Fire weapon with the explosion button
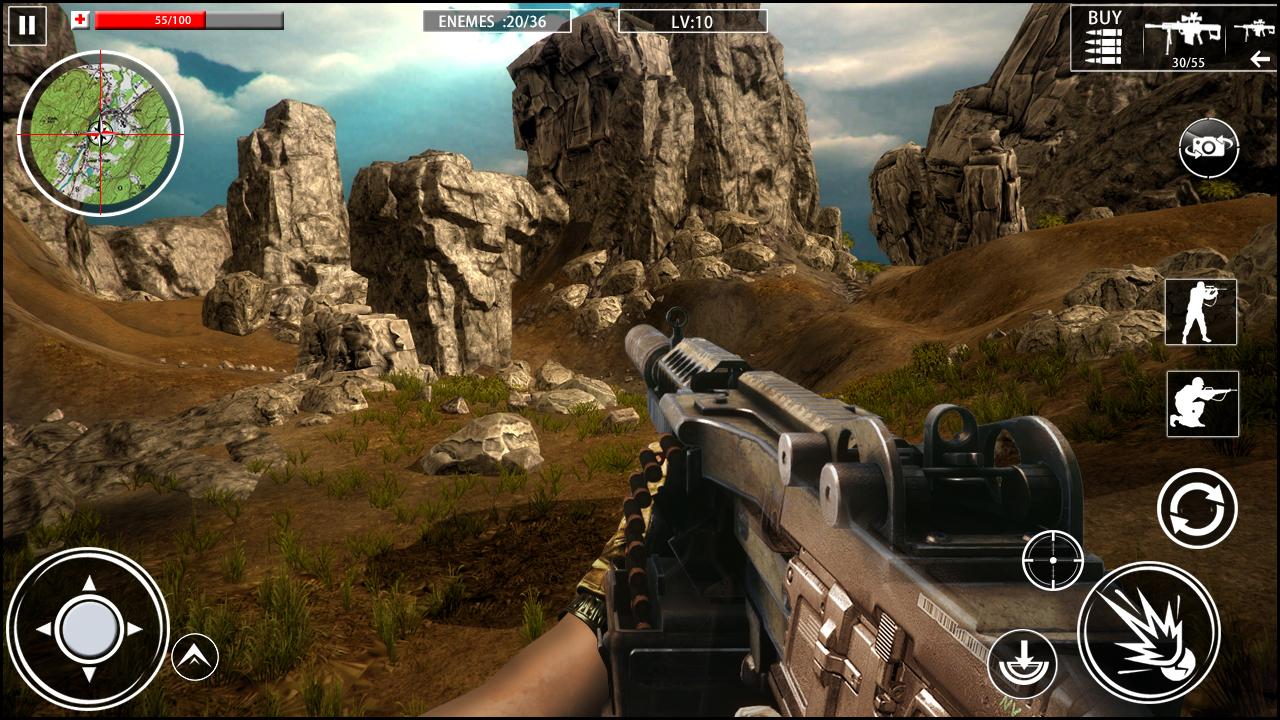This screenshot has height=720, width=1280. point(1148,632)
